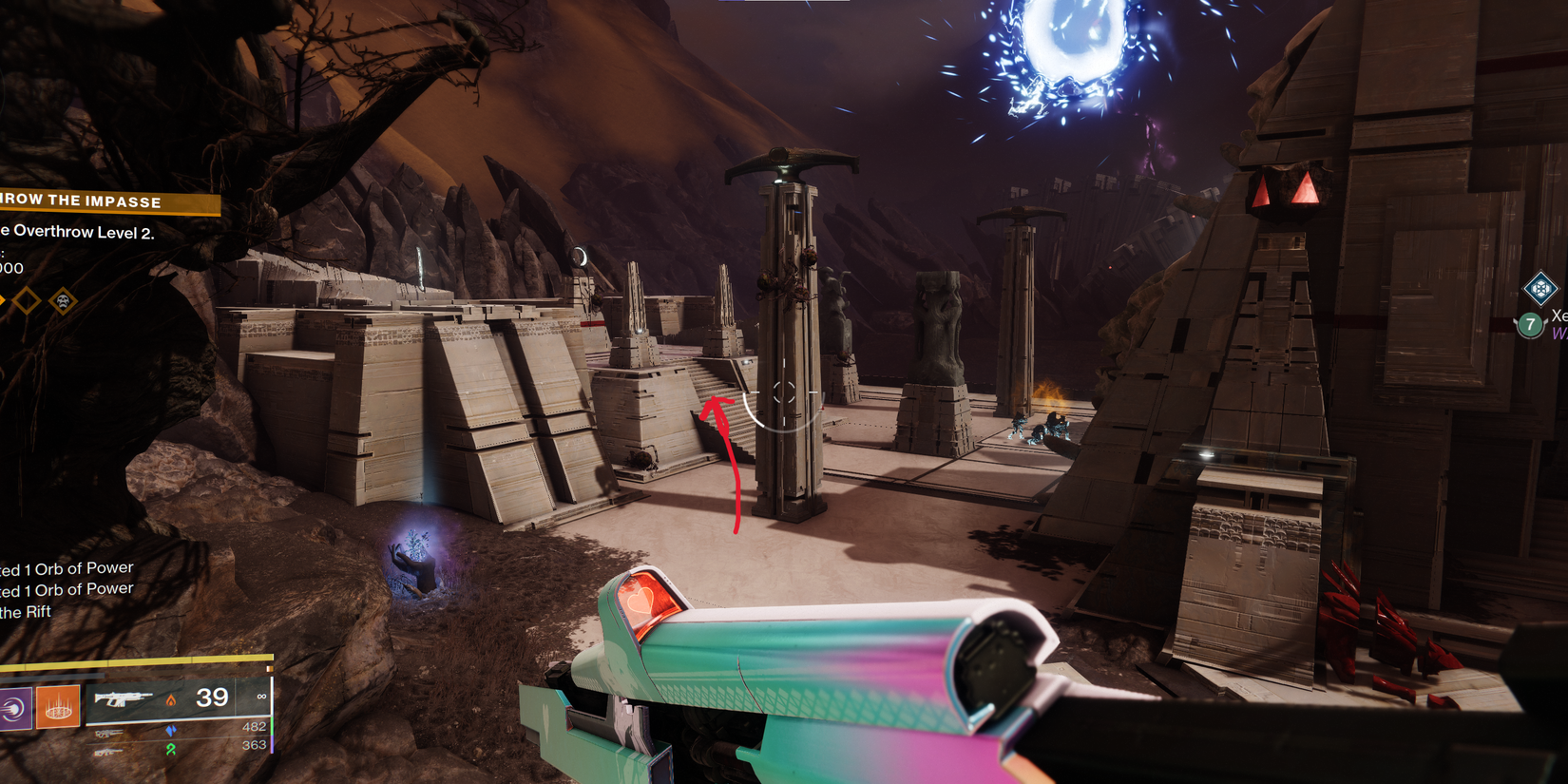Image resolution: width=1568 pixels, height=784 pixels.
Task: Select the equipped scout rifle weapon icon
Action: (122, 698)
